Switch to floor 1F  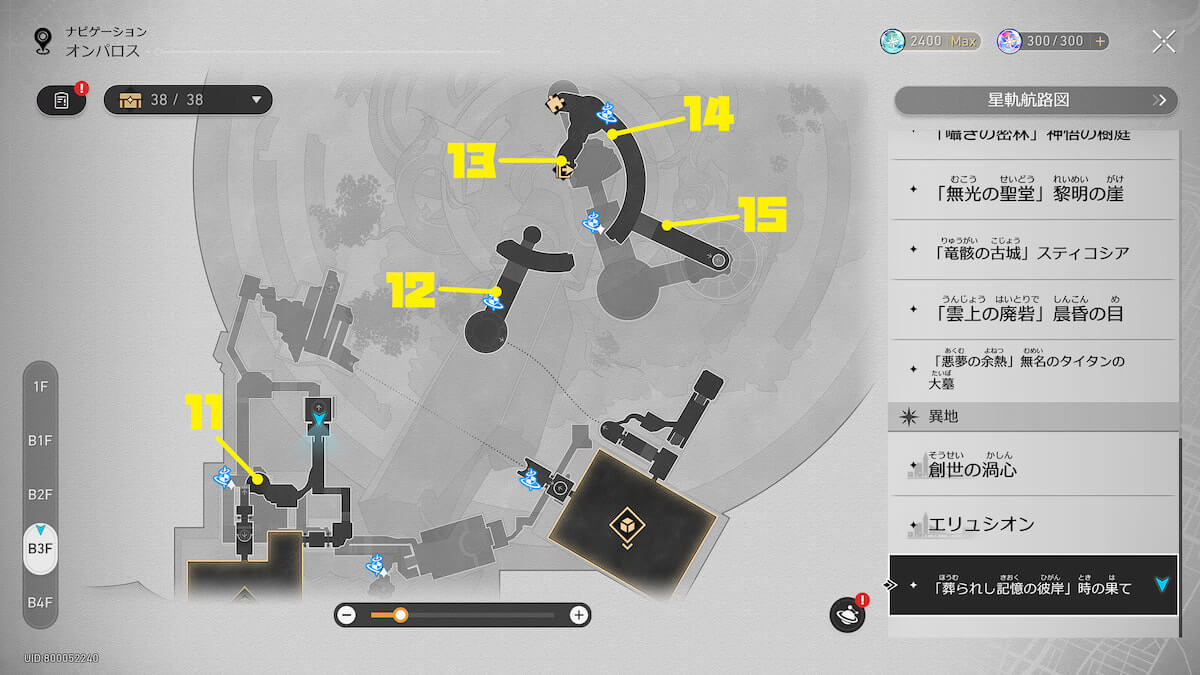pyautogui.click(x=40, y=386)
